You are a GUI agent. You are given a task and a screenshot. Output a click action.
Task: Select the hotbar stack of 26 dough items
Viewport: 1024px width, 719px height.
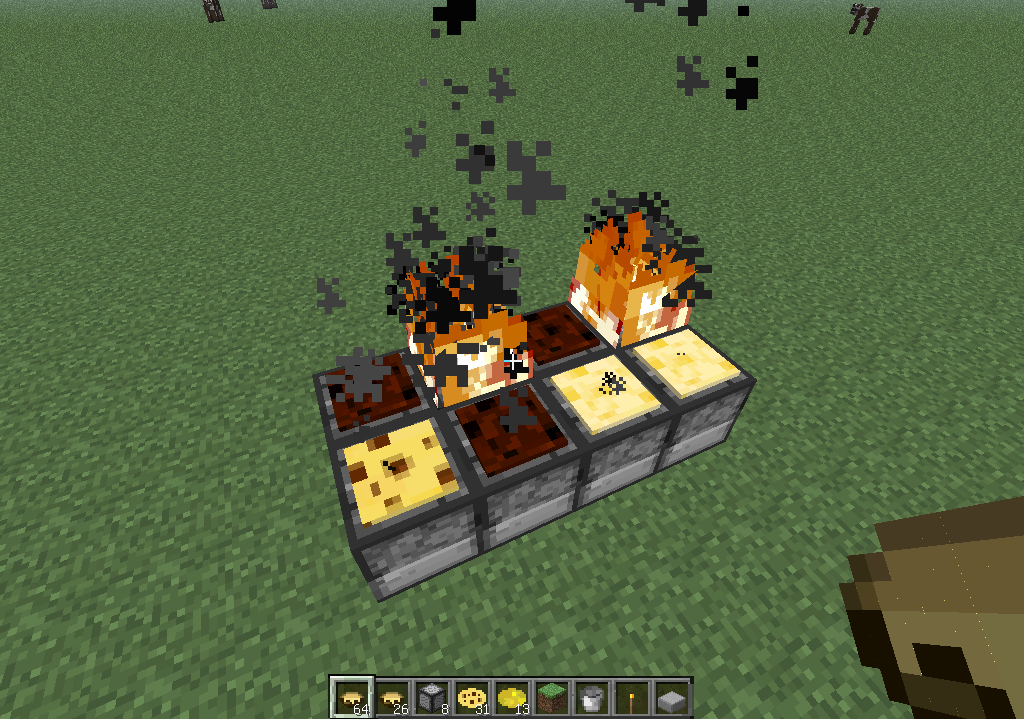pos(392,696)
